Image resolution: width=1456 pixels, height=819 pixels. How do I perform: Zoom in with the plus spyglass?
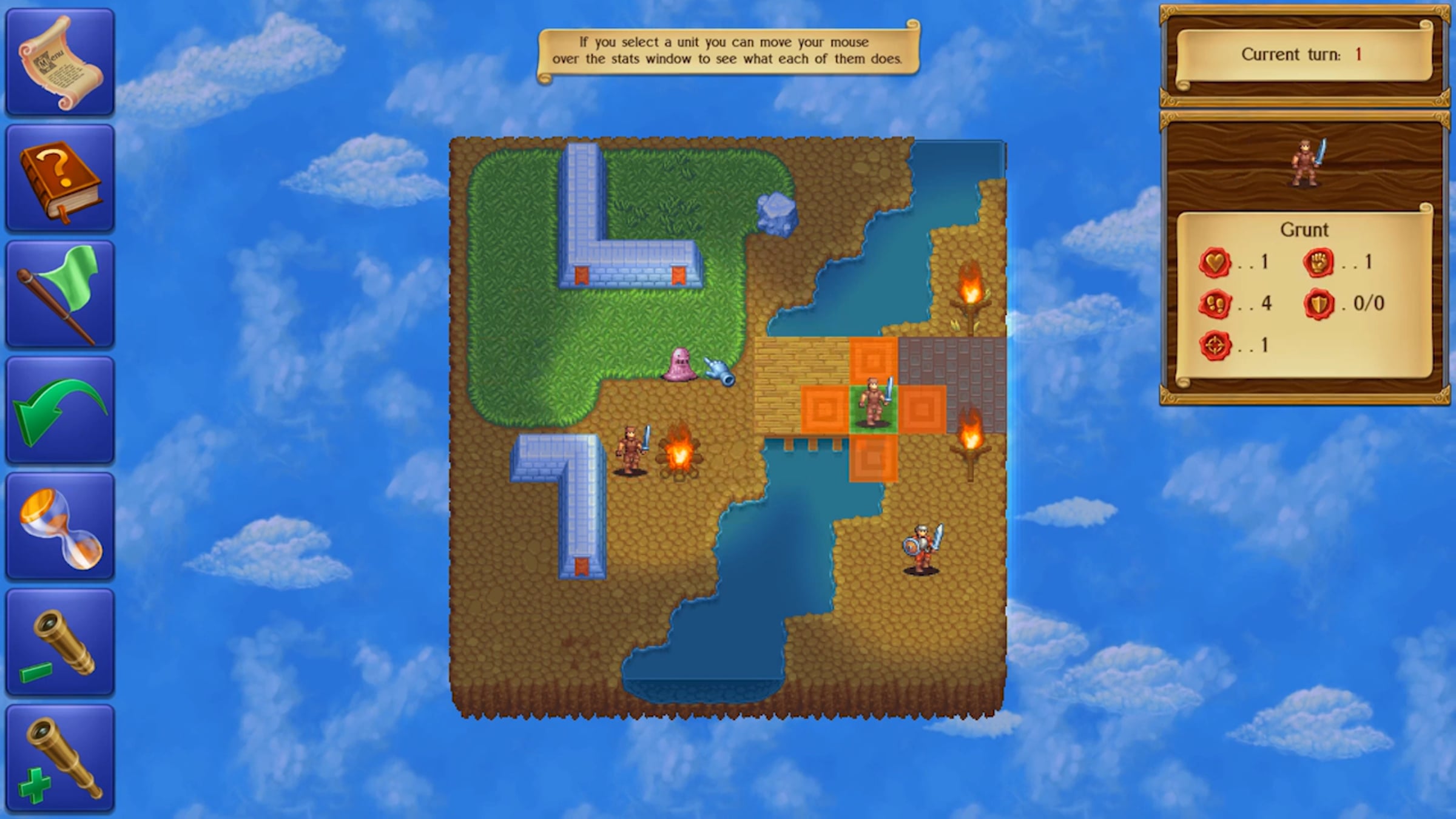60,758
